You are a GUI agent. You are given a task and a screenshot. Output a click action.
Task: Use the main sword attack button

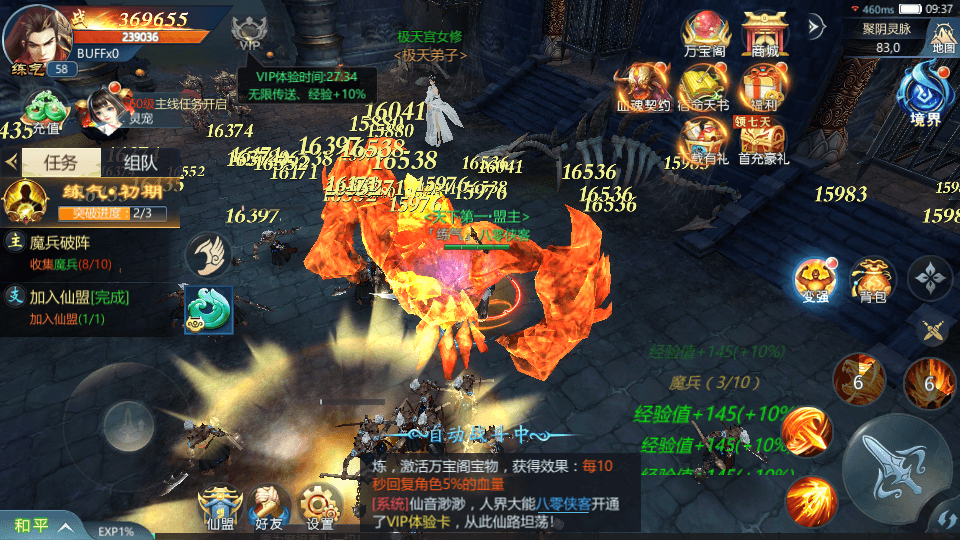point(895,466)
